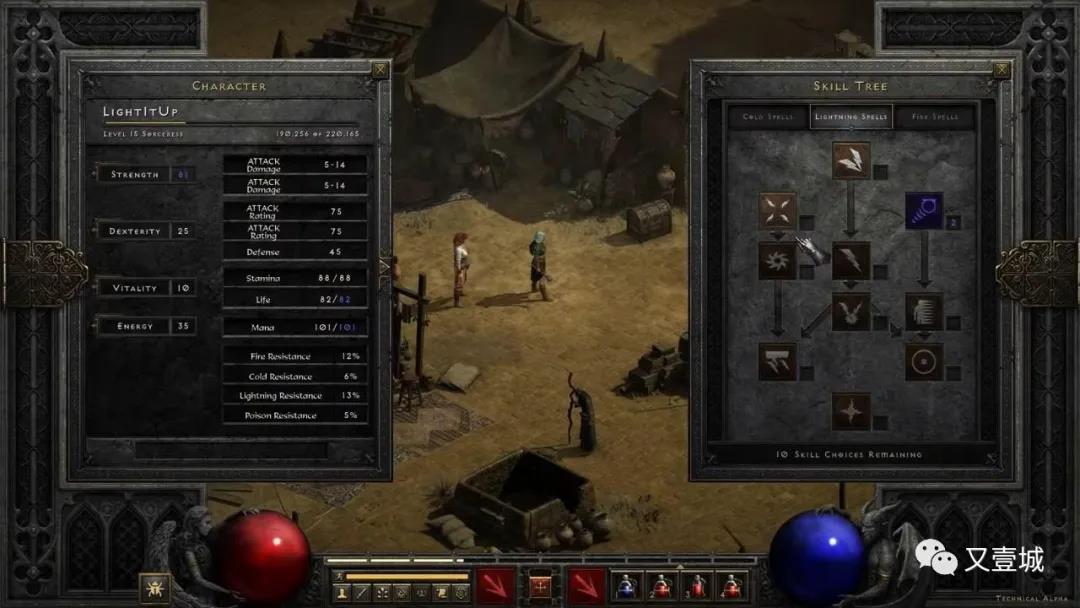Select the Lightning Spells tab

click(x=851, y=117)
